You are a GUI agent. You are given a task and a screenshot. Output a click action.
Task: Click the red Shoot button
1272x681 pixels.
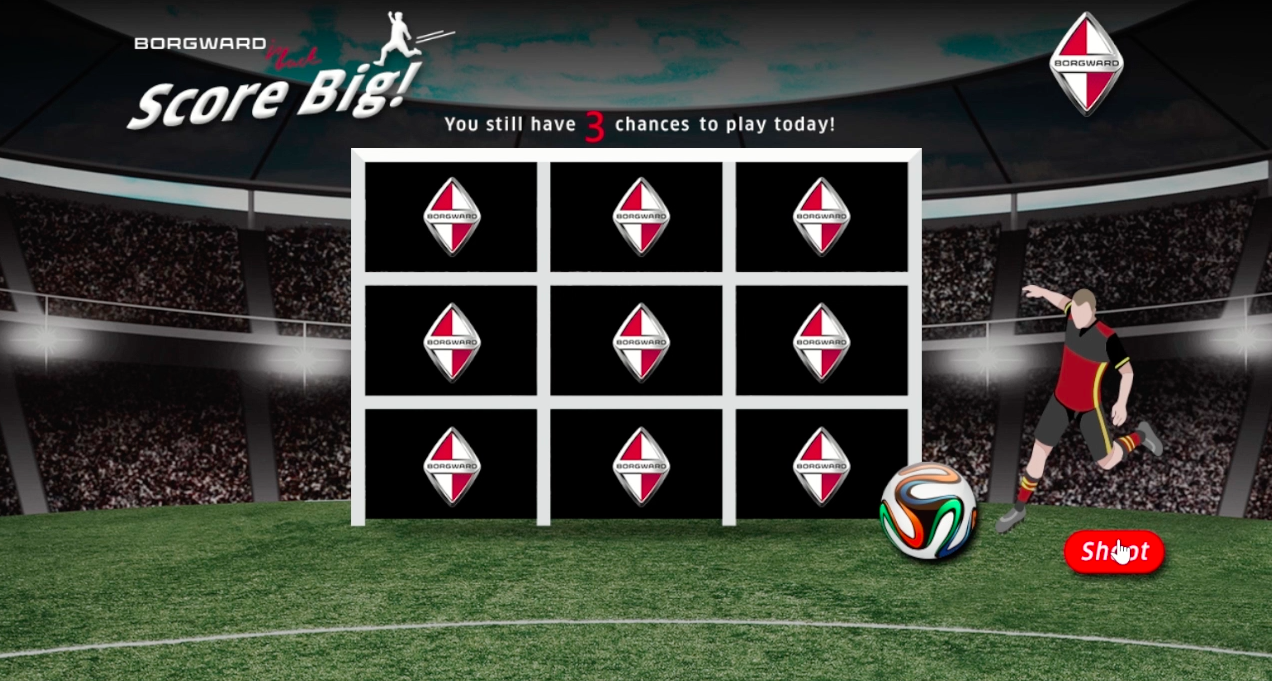tap(1114, 552)
